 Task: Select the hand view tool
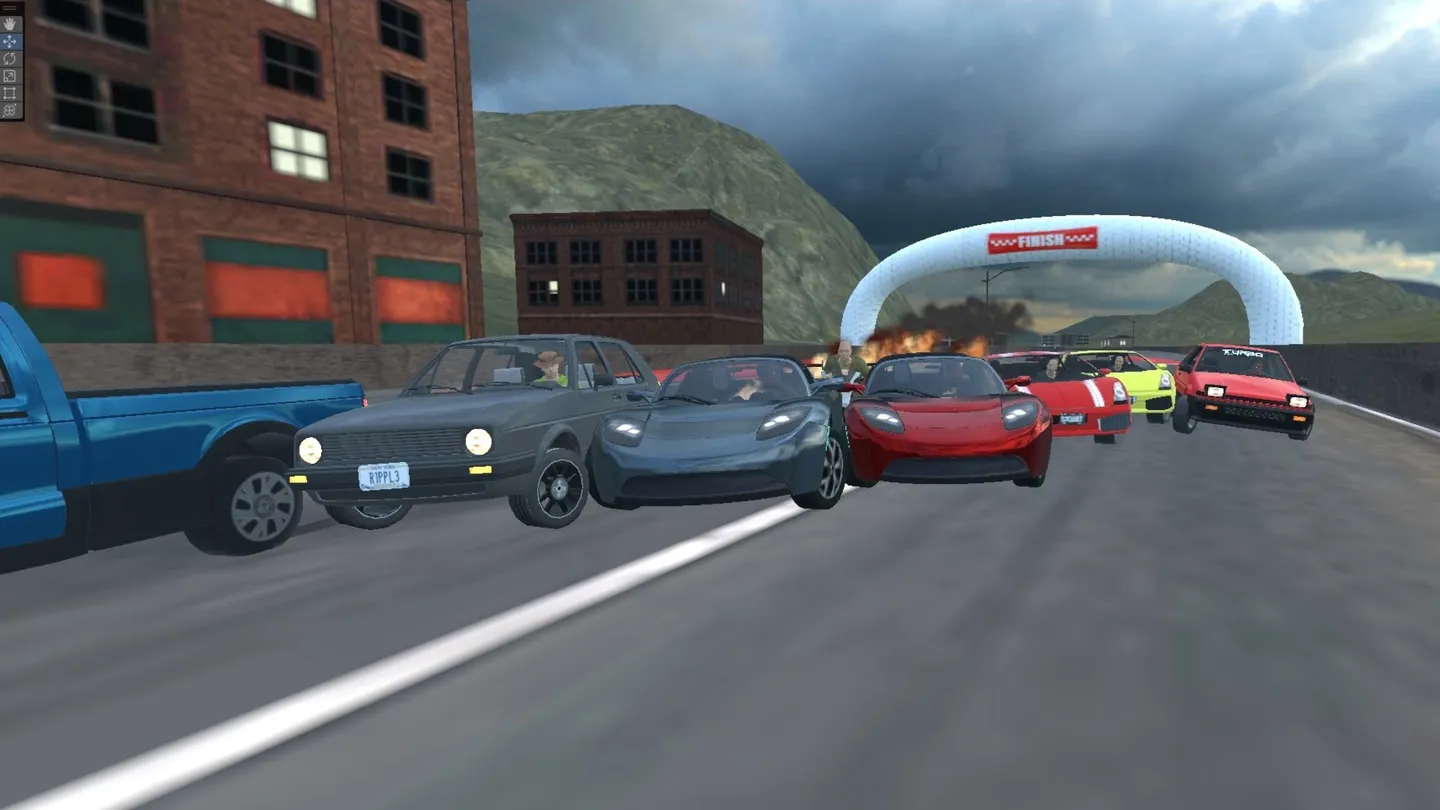coord(10,23)
